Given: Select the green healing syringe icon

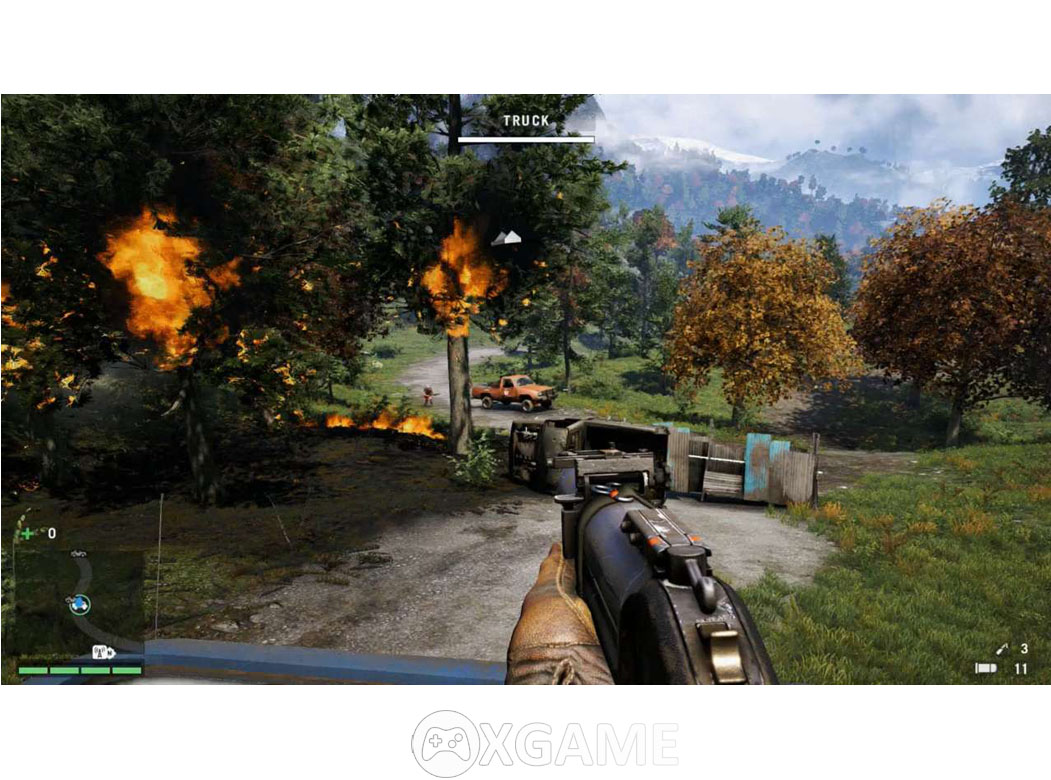Looking at the screenshot, I should (x=28, y=533).
